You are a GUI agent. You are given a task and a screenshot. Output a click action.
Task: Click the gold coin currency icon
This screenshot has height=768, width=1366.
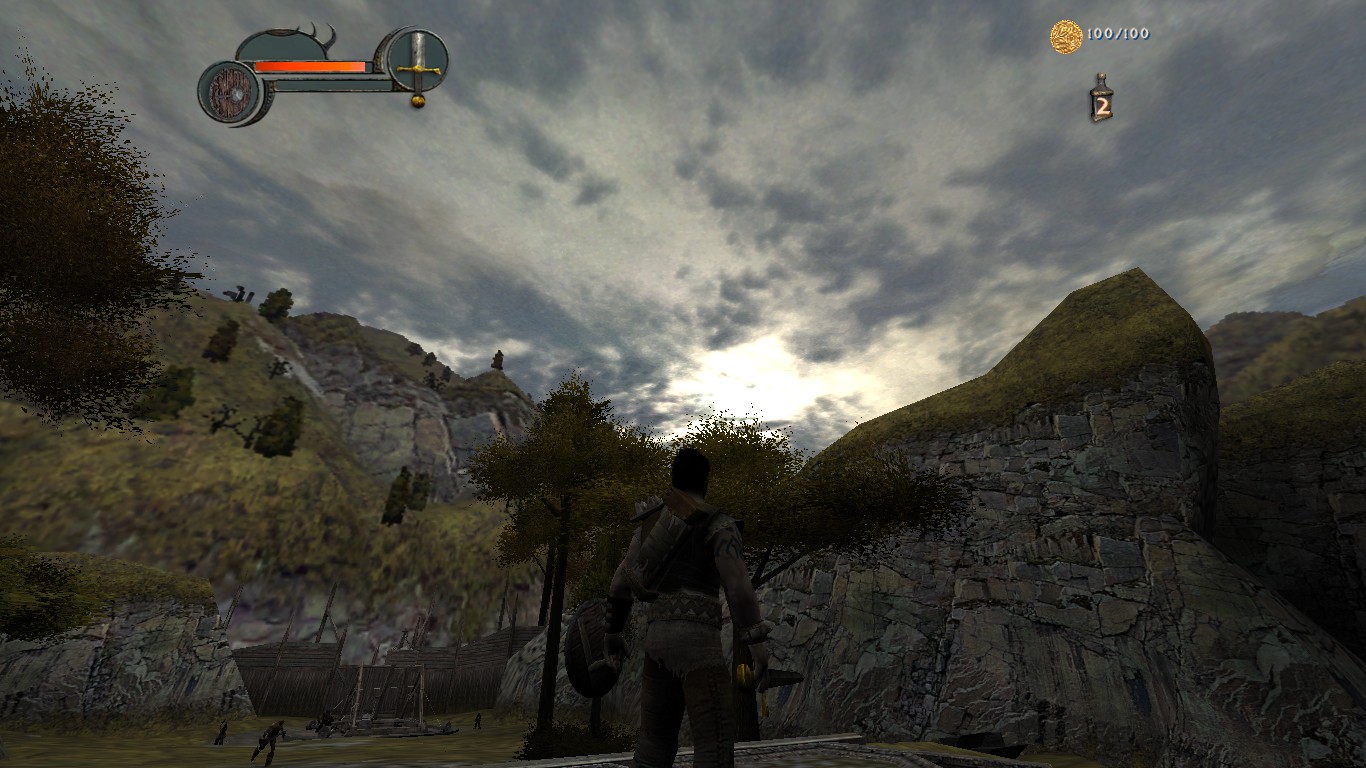pyautogui.click(x=1064, y=35)
